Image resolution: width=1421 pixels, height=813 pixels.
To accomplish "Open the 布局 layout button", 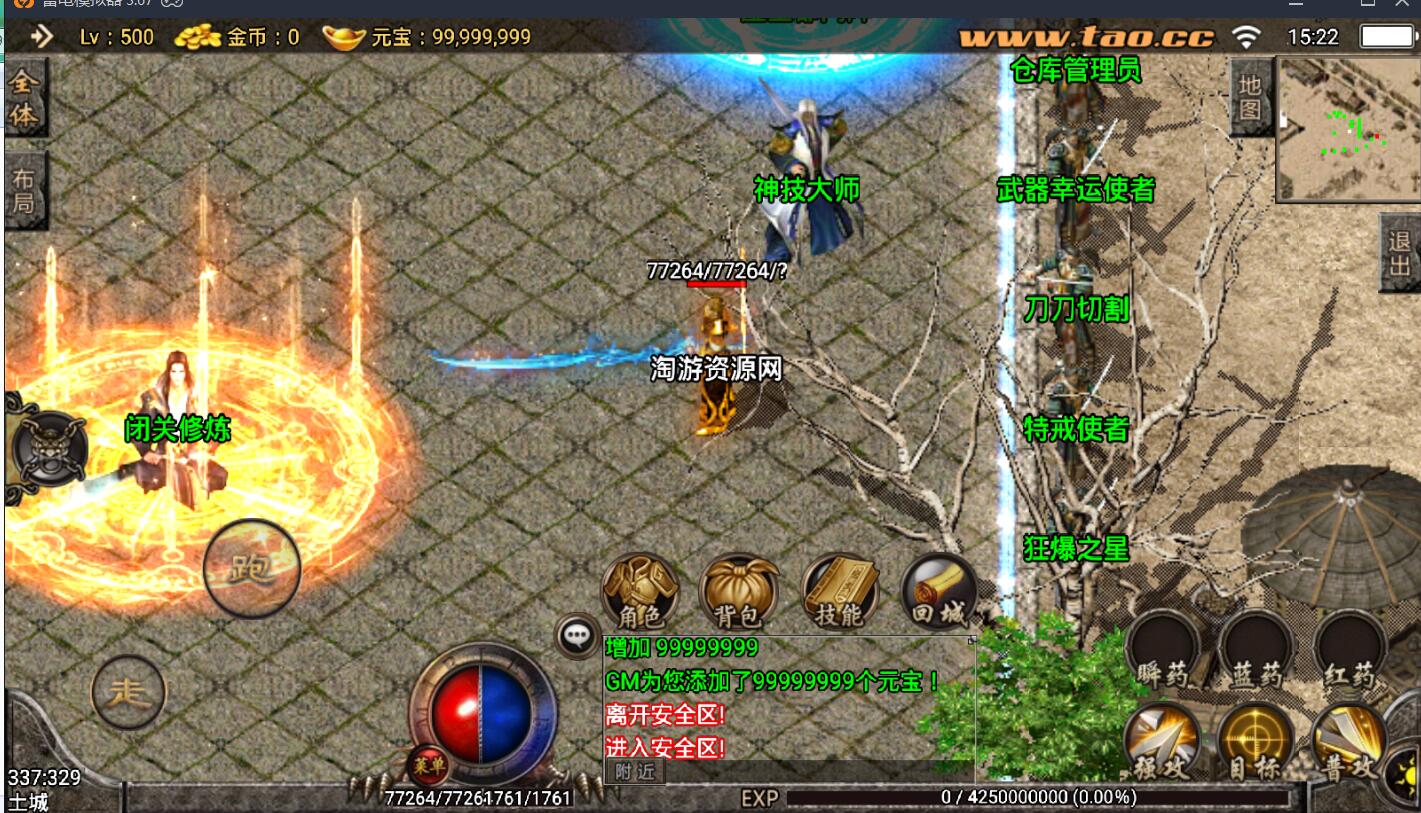I will point(24,190).
